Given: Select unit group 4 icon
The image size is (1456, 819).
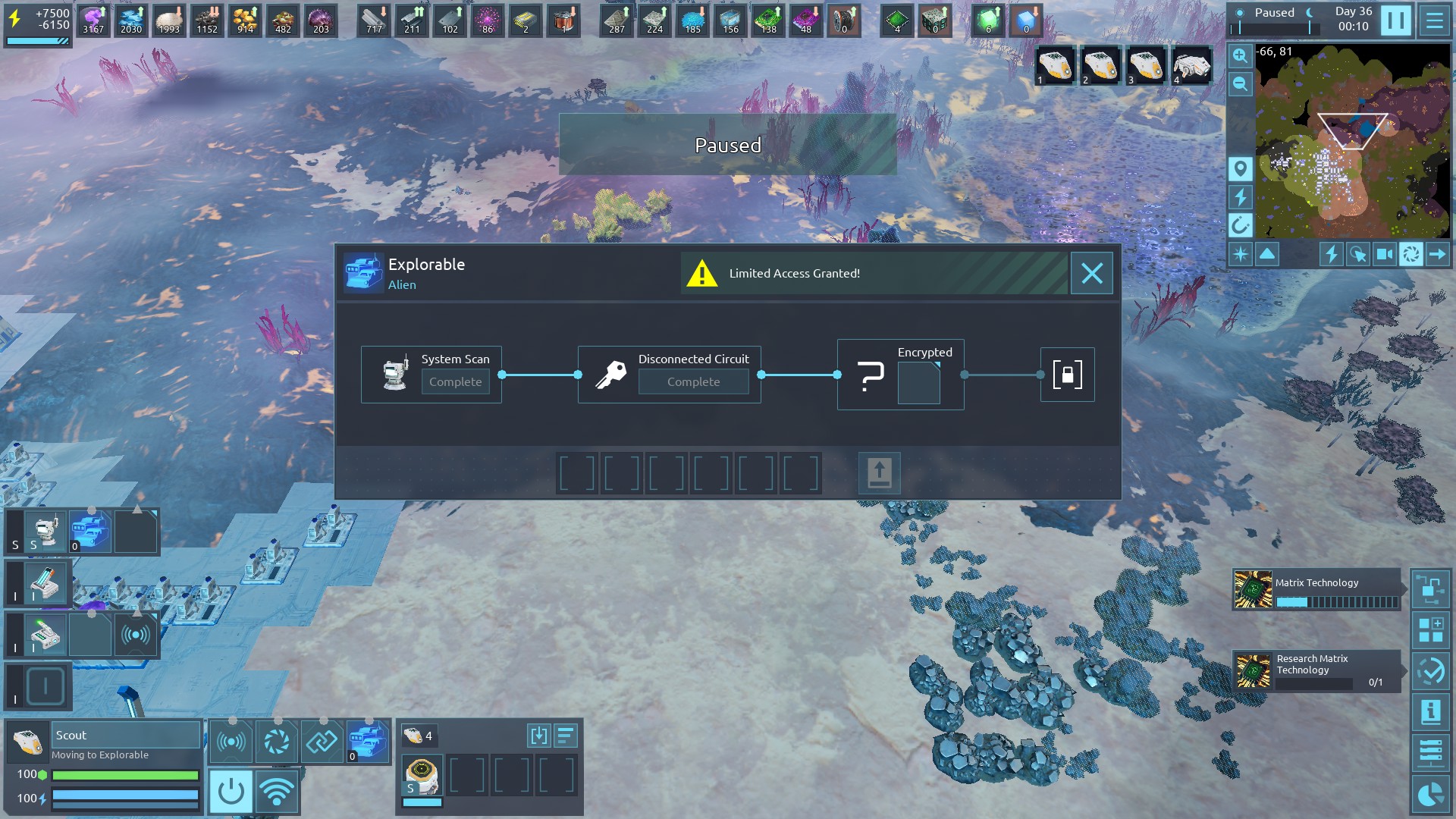Looking at the screenshot, I should point(1191,65).
